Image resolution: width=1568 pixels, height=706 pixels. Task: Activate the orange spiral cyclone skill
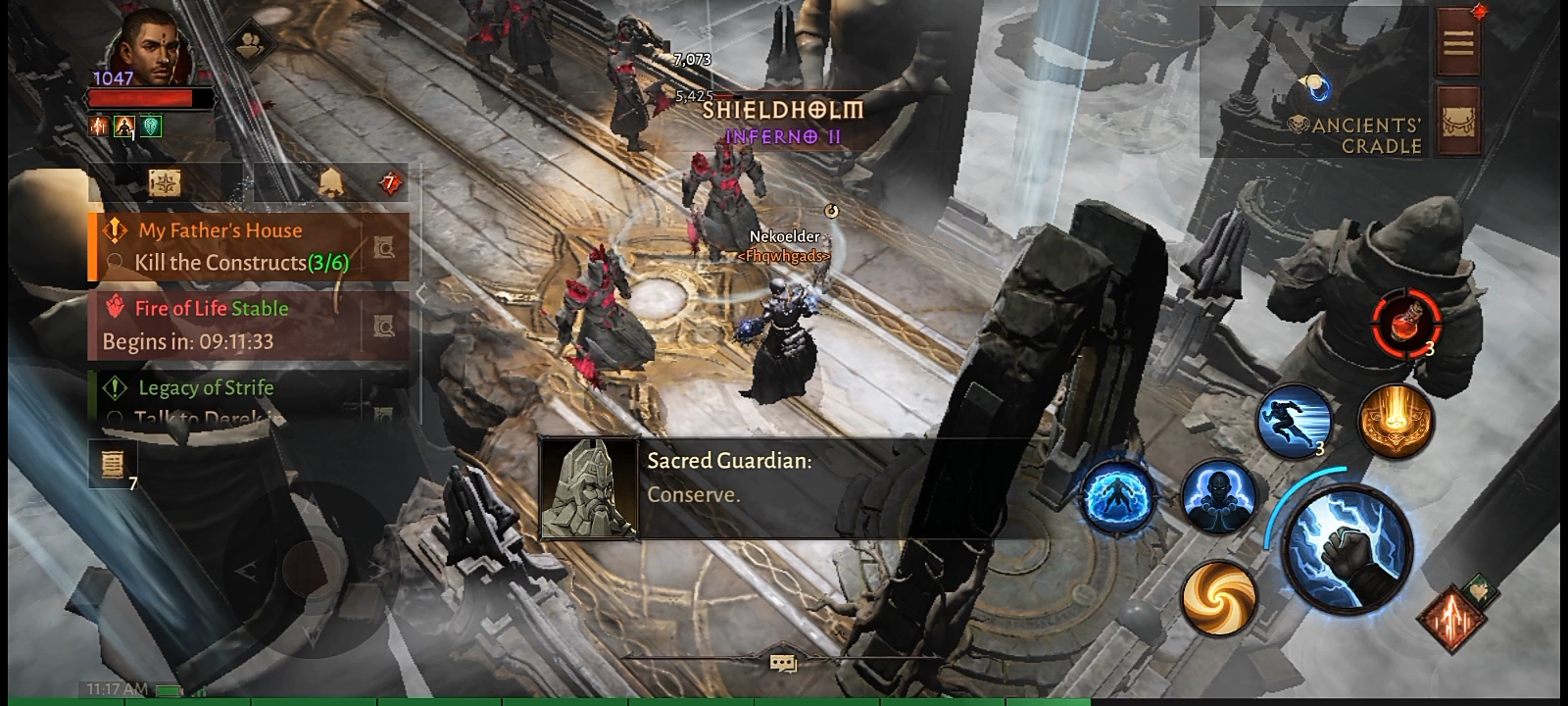point(1218,596)
